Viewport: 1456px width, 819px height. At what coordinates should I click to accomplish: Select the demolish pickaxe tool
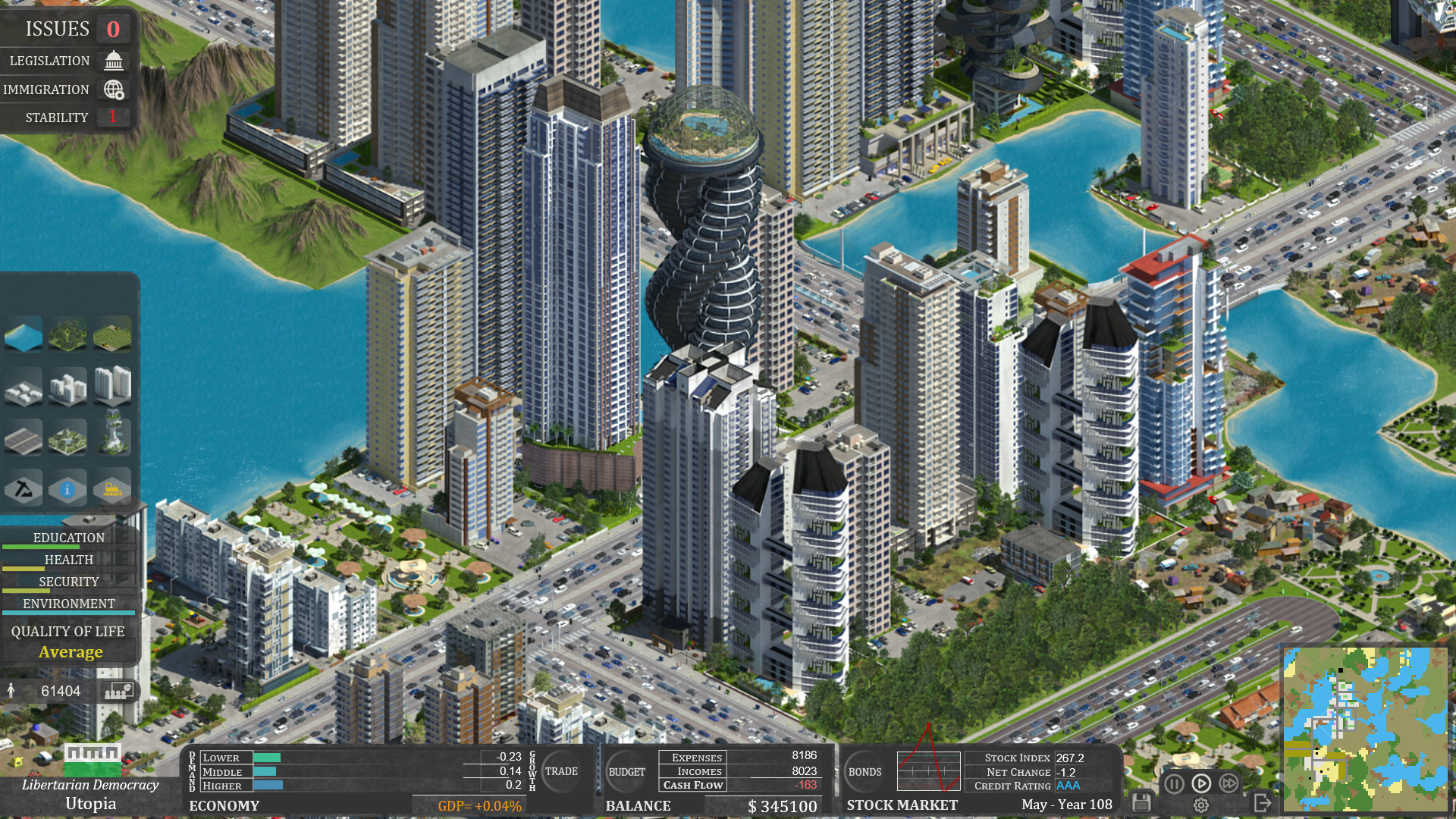(24, 488)
